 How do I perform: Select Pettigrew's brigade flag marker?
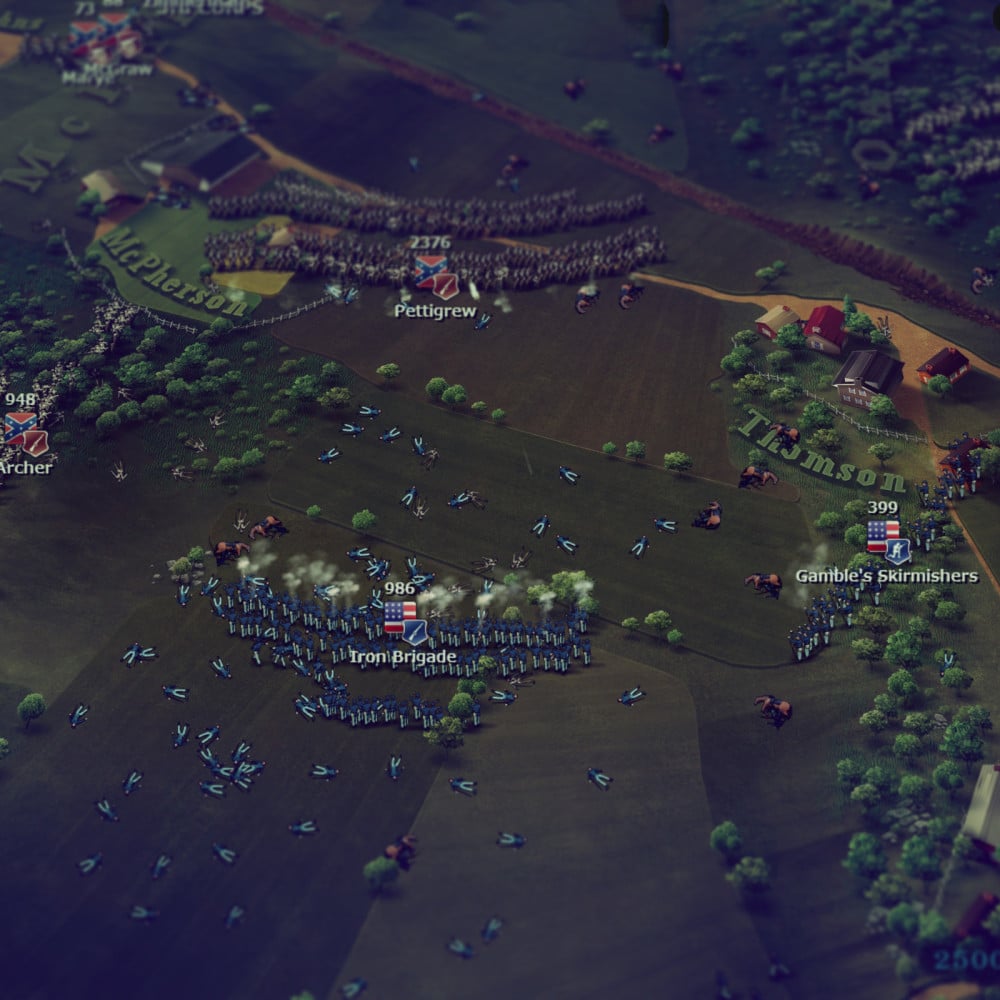(436, 274)
